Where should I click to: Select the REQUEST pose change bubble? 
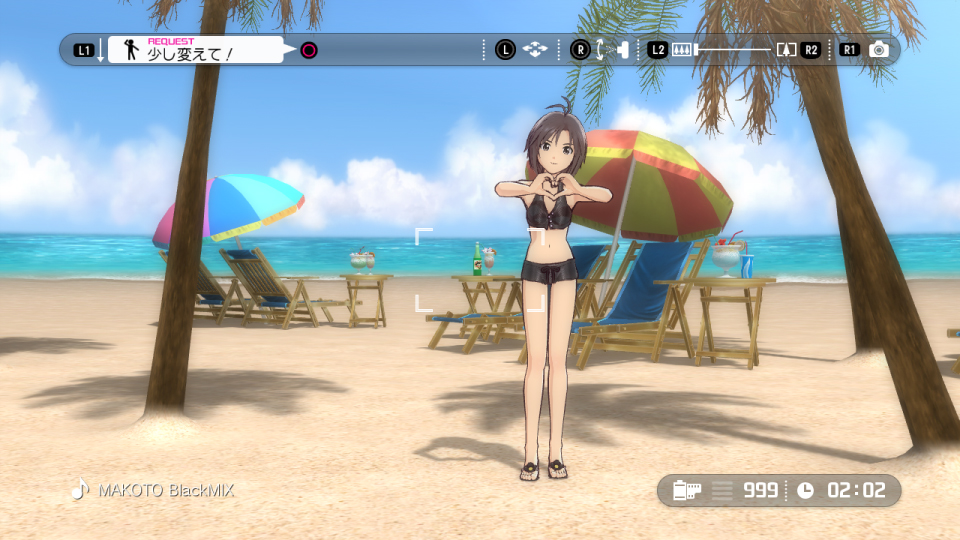pos(196,50)
